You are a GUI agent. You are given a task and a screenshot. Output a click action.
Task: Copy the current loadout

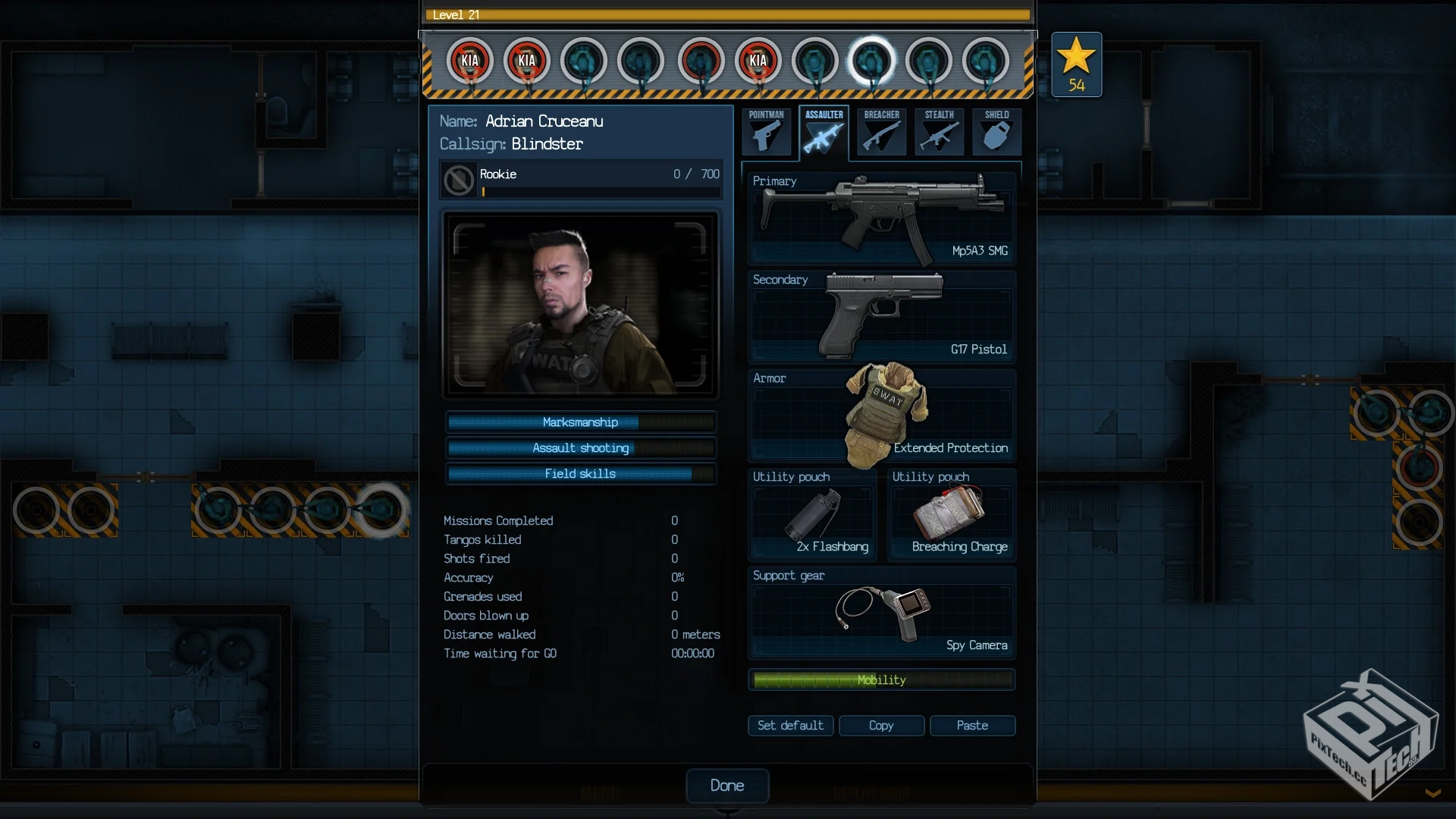881,726
